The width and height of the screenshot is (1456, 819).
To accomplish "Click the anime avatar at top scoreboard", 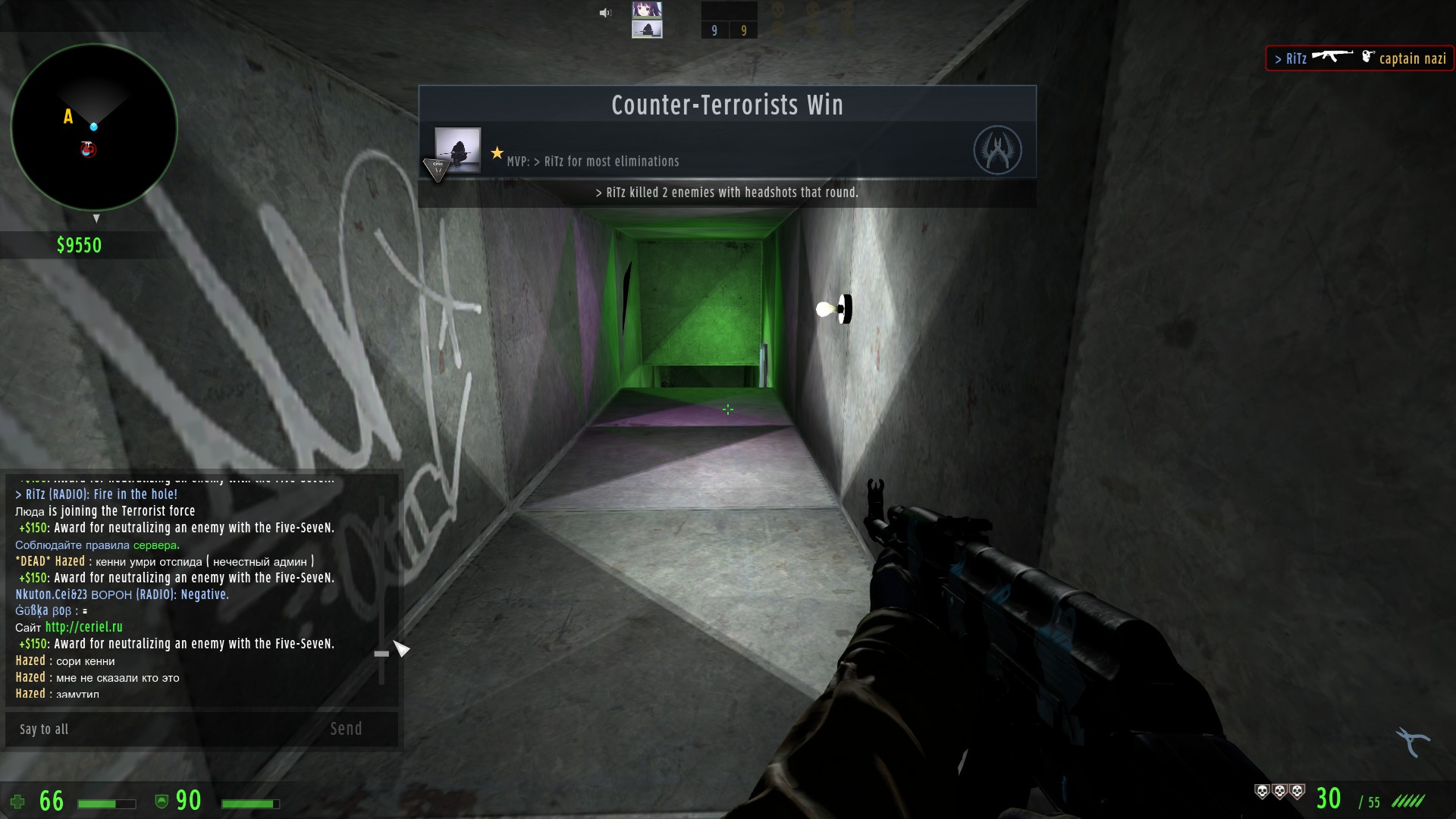I will pyautogui.click(x=647, y=11).
